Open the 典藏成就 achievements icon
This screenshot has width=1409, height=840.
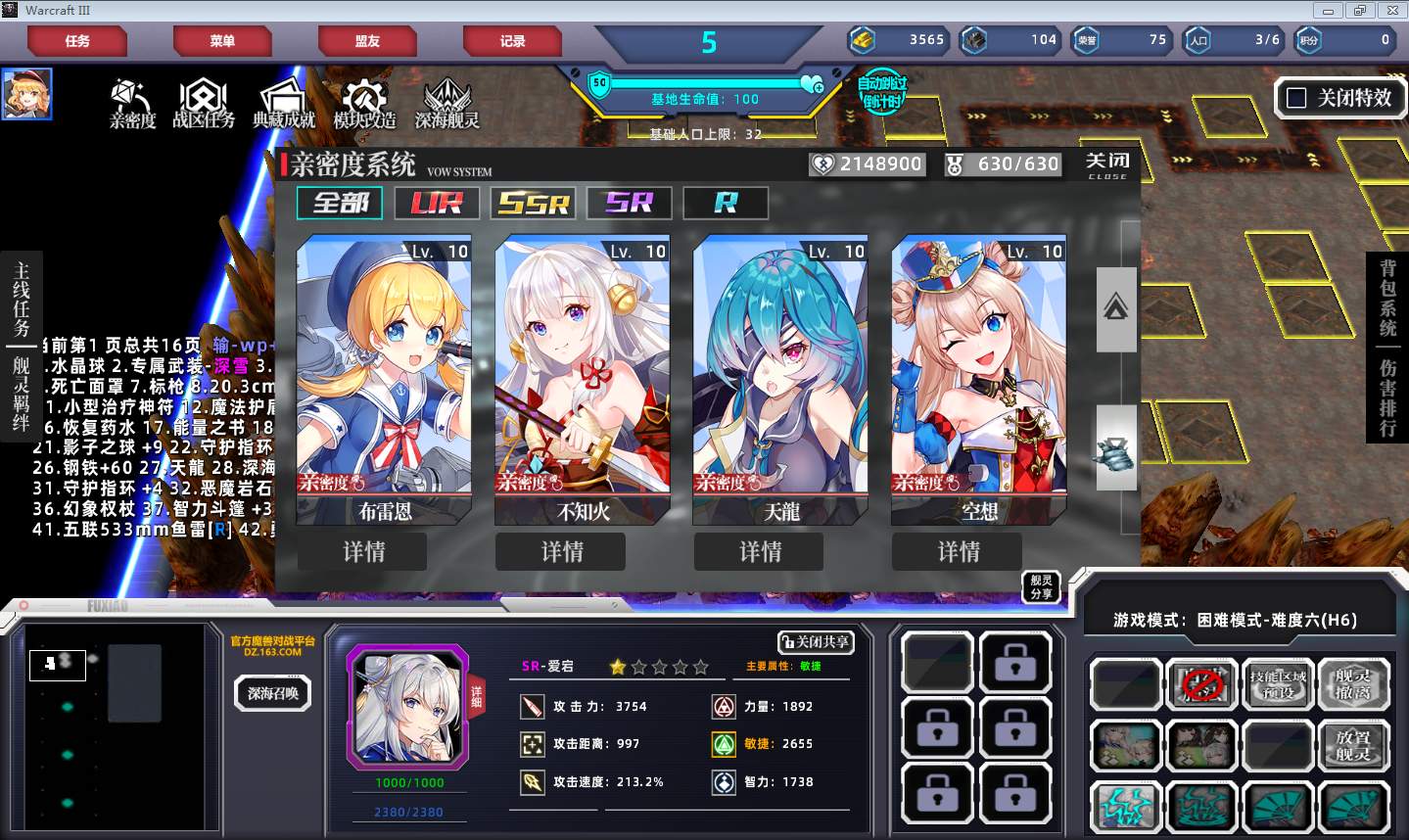point(284,104)
